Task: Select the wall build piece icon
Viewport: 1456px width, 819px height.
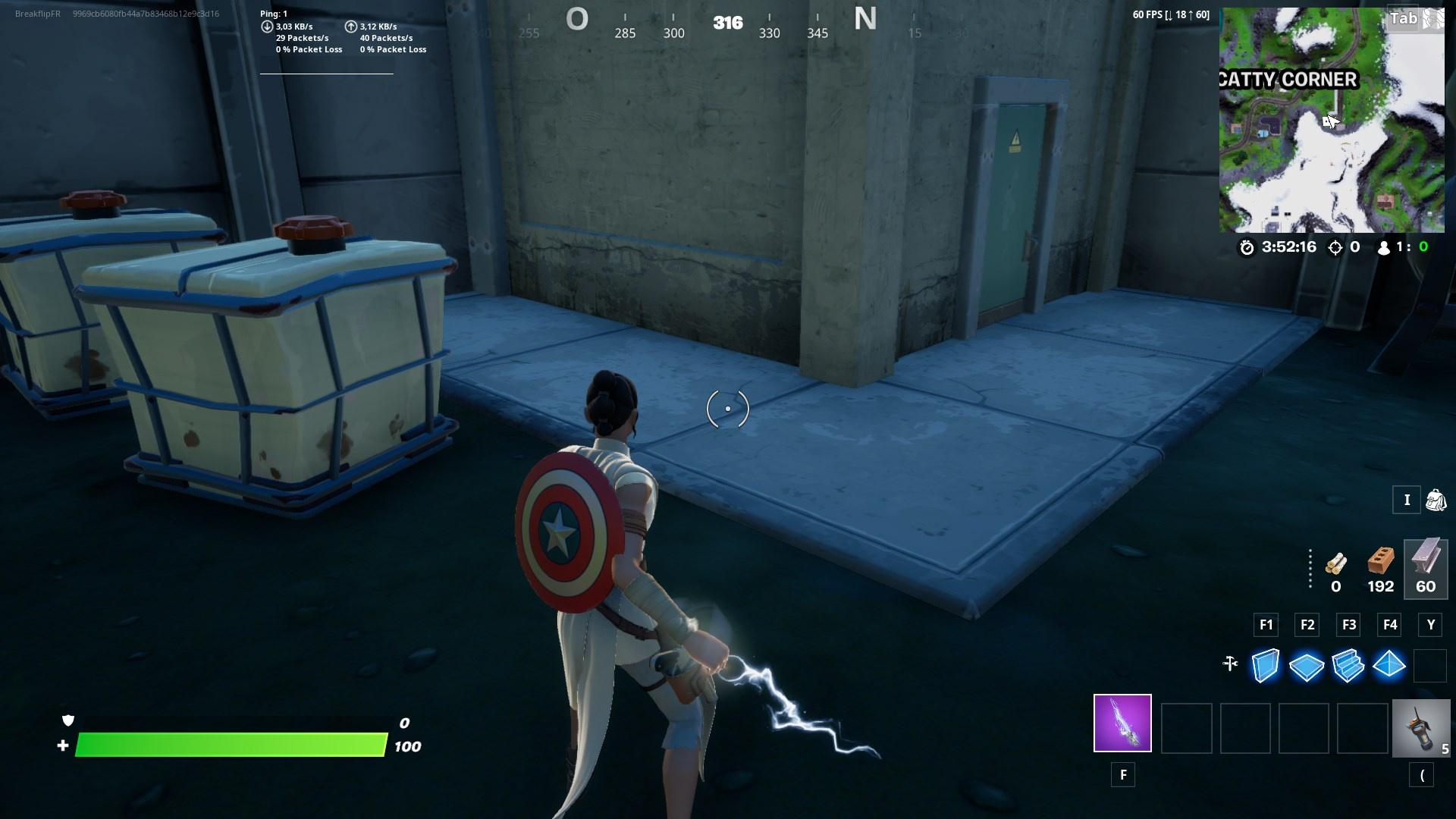Action: (x=1264, y=667)
